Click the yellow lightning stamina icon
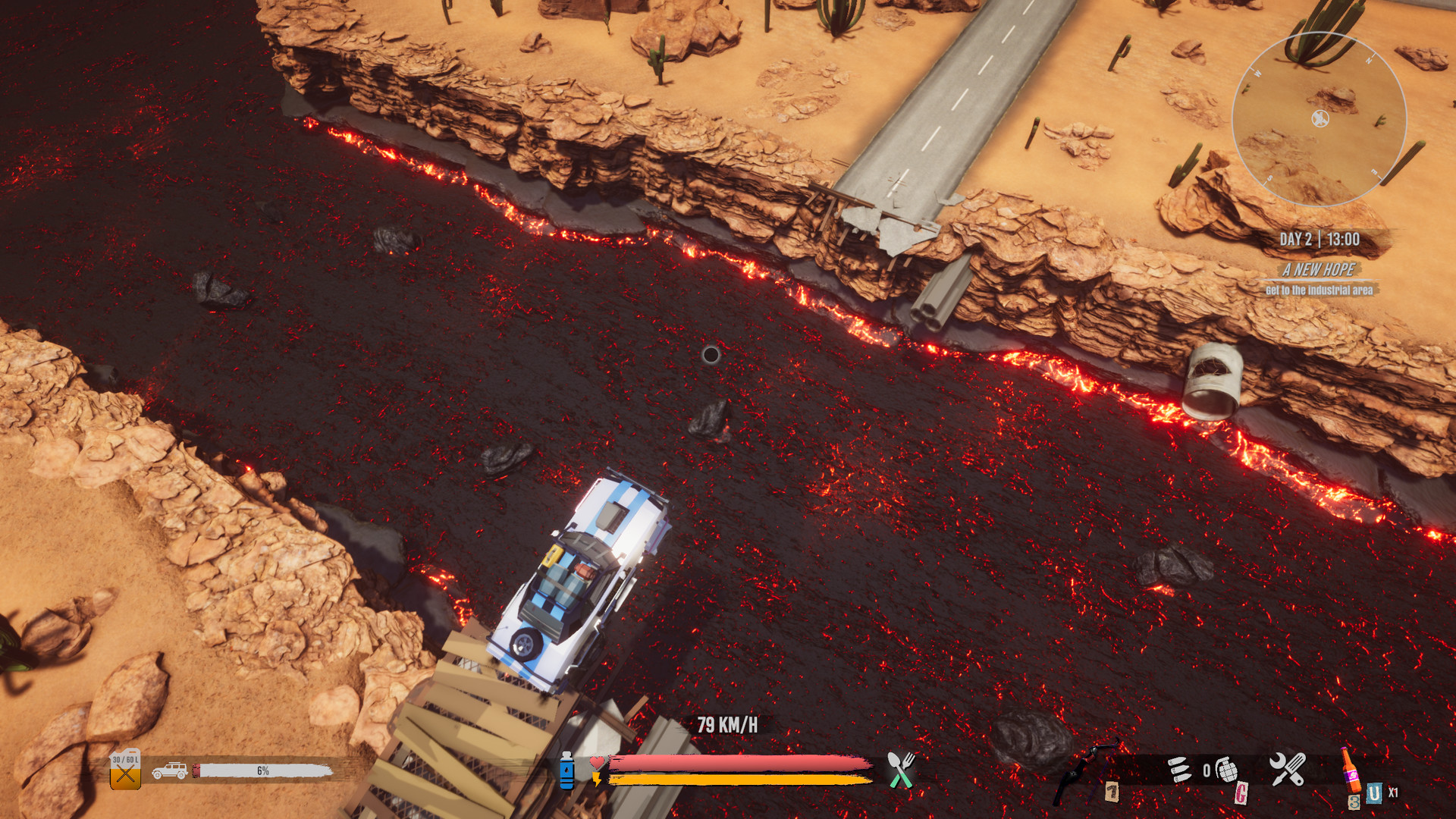 pos(597,781)
